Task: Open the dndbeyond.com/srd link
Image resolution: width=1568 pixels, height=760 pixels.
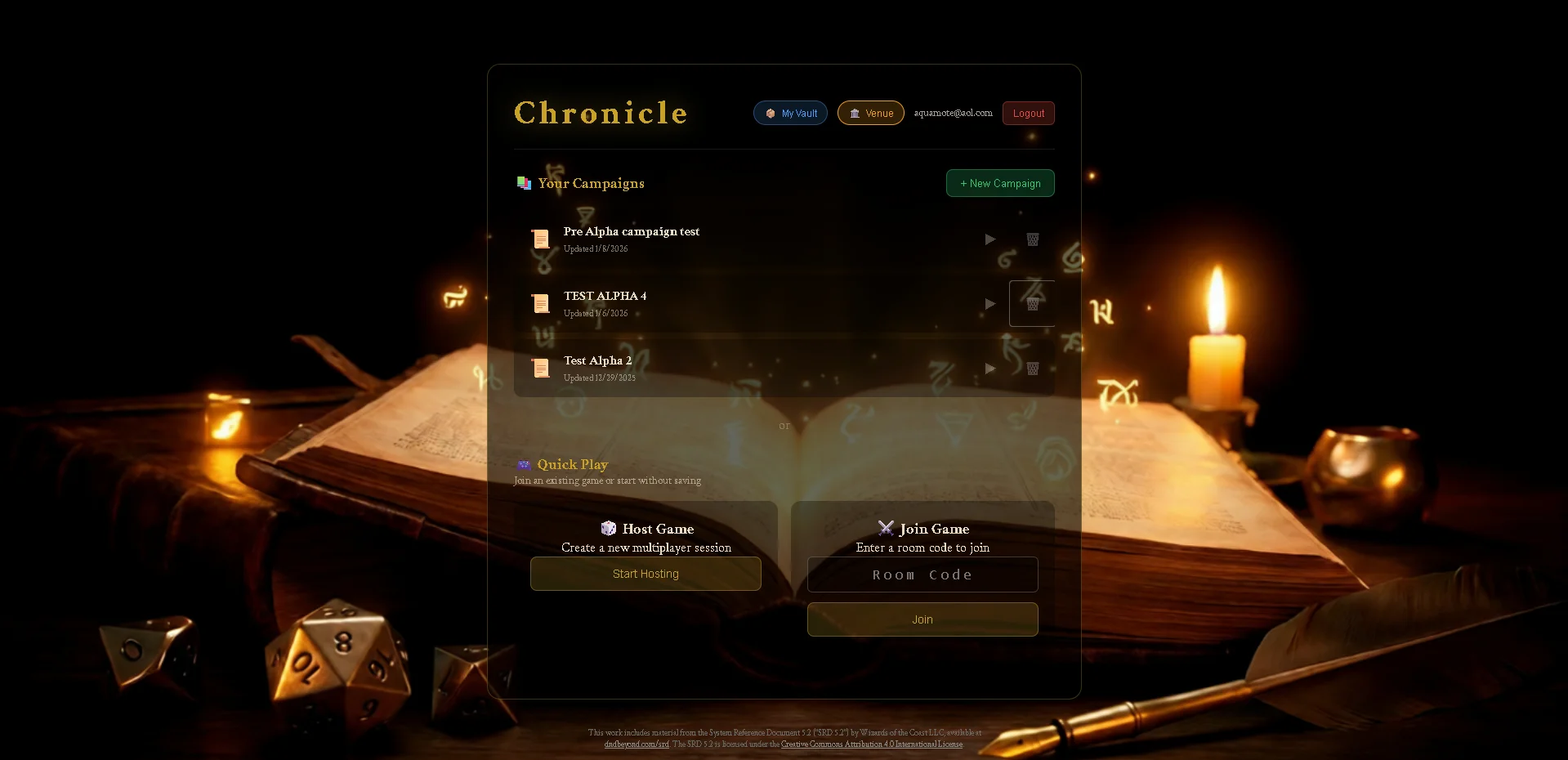Action: [636, 744]
